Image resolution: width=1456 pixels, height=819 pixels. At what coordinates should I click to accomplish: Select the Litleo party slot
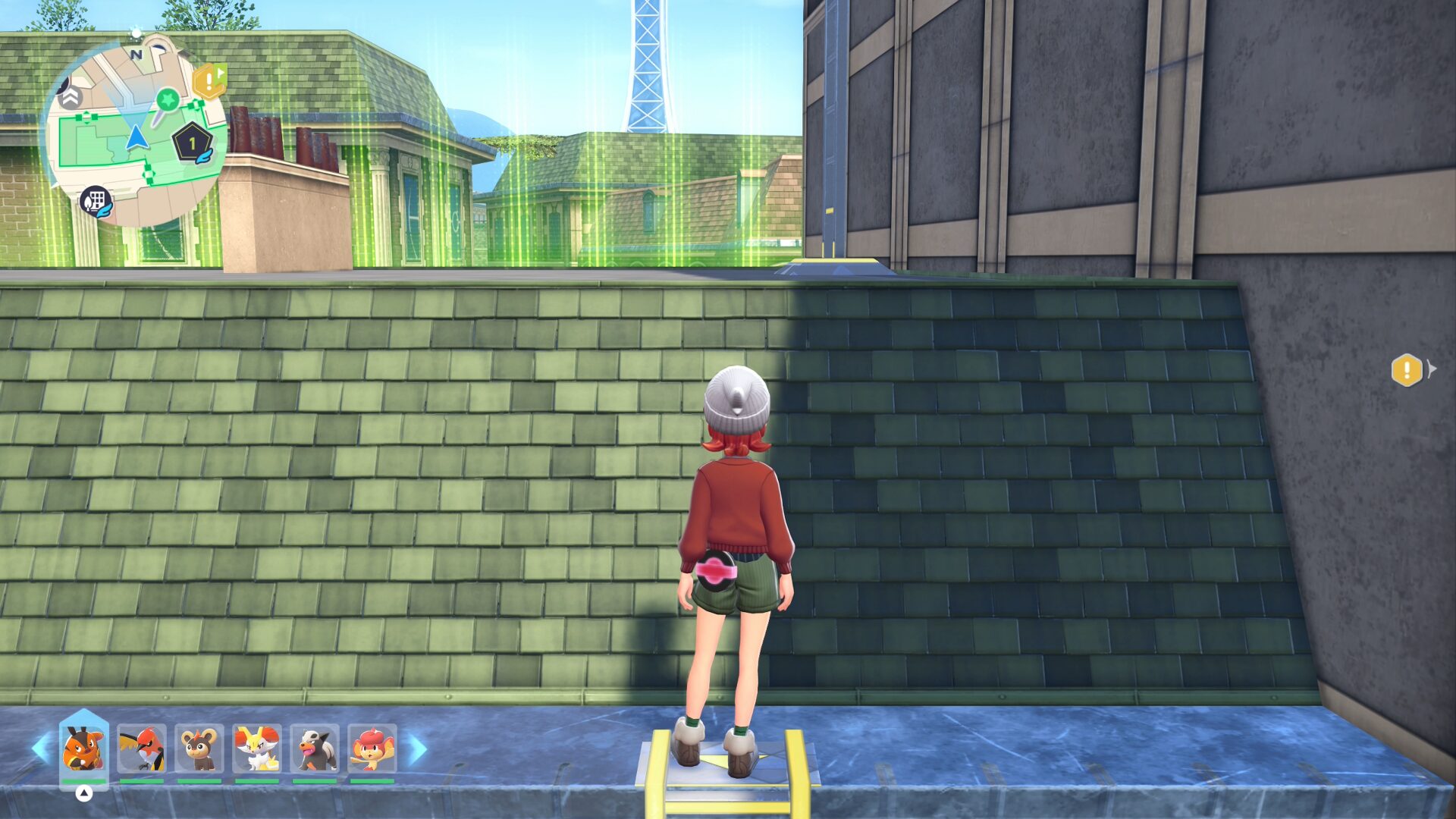click(x=199, y=748)
